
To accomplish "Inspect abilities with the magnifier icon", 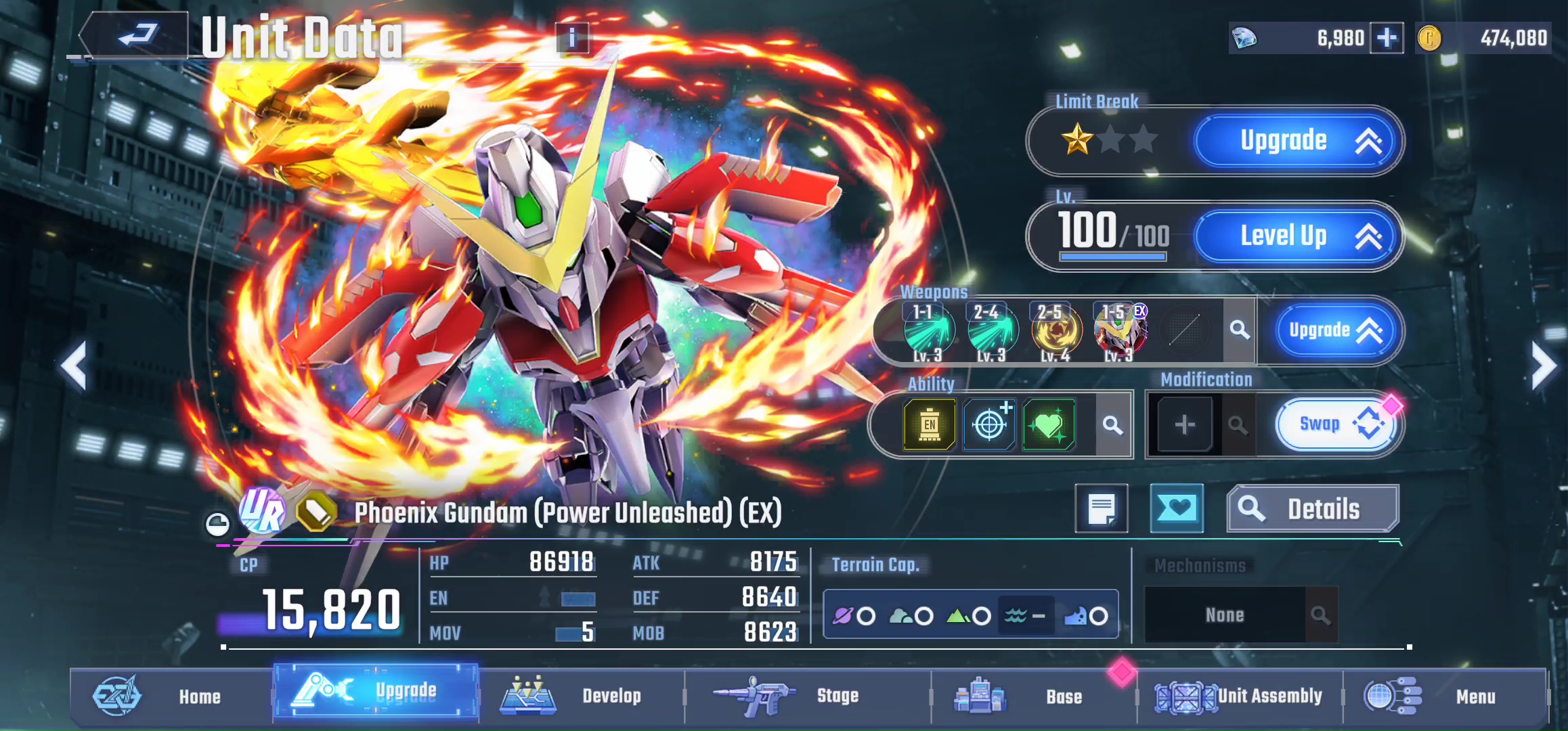I will [1112, 425].
